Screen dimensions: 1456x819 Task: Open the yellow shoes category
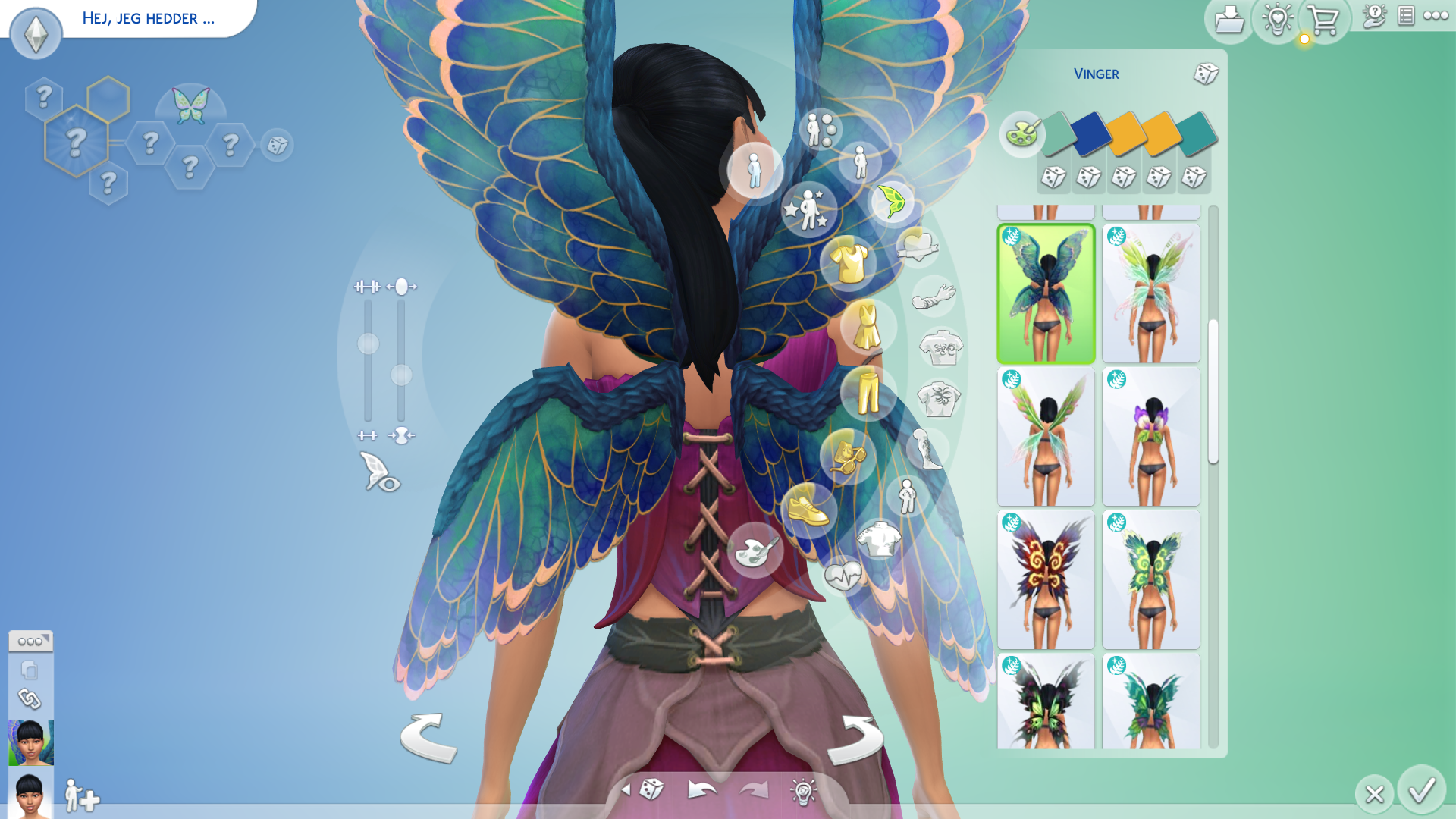point(808,509)
